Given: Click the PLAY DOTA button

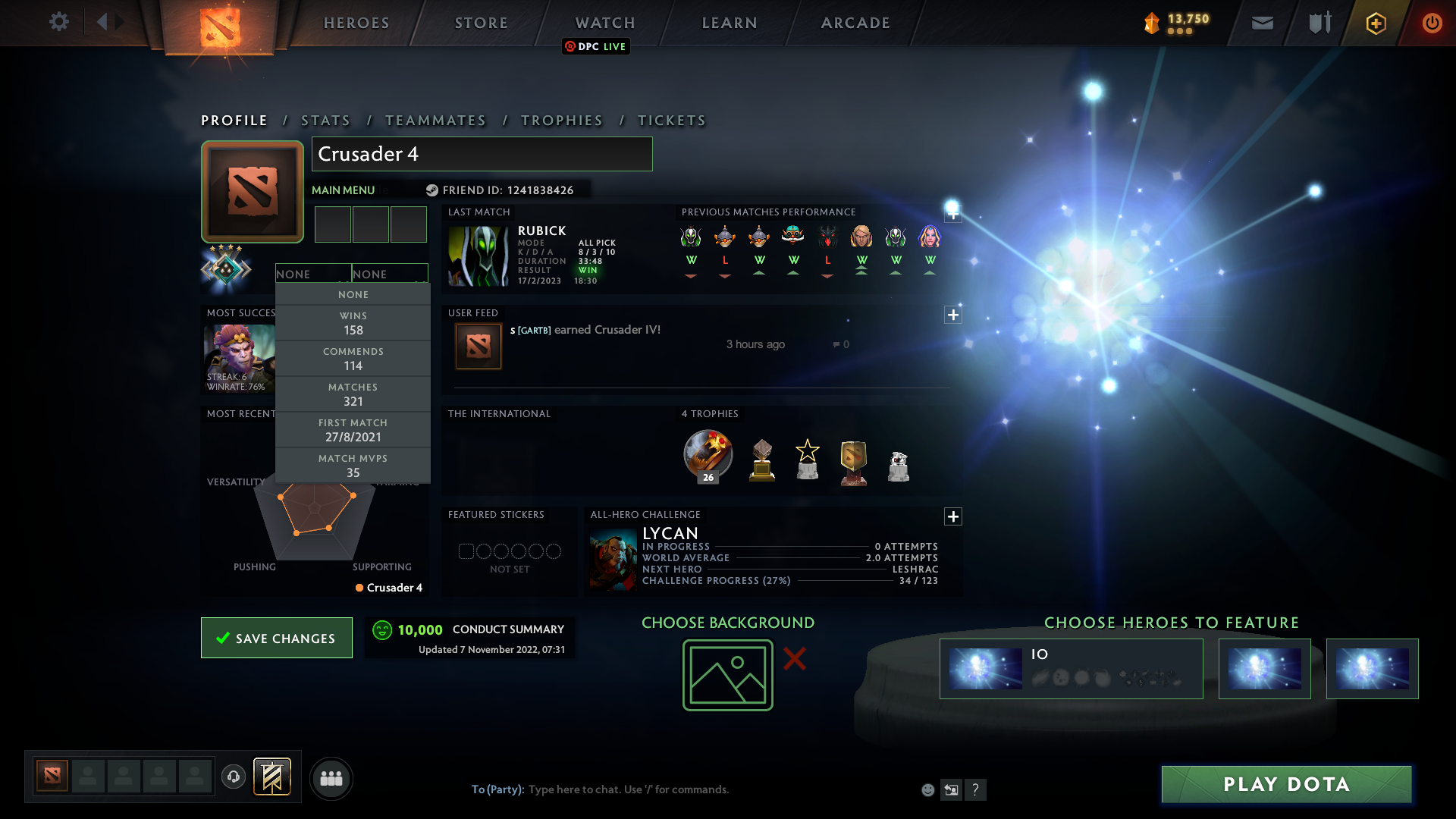Looking at the screenshot, I should pos(1285,784).
